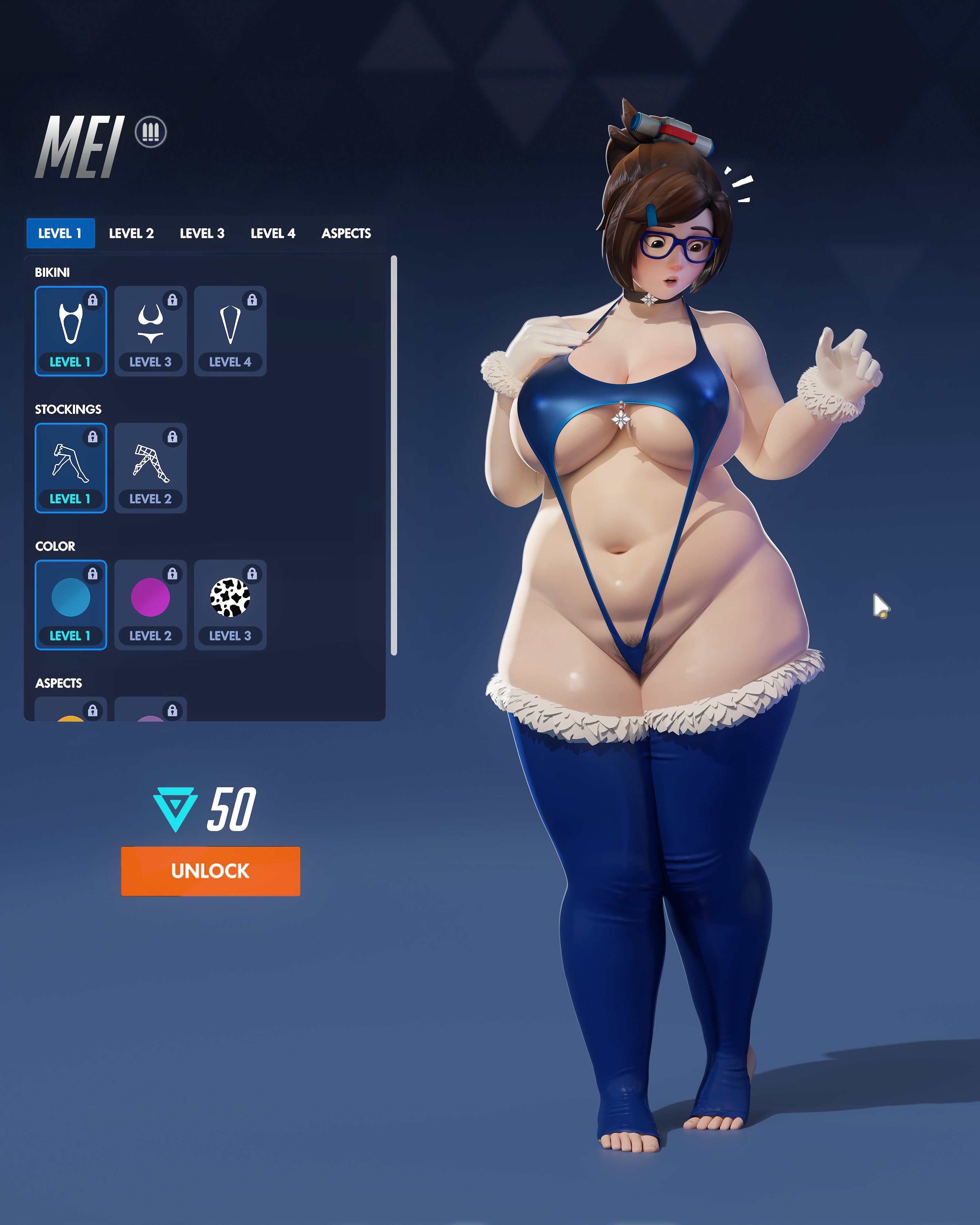Click the orange Unlock button
This screenshot has height=1225, width=980.
210,871
